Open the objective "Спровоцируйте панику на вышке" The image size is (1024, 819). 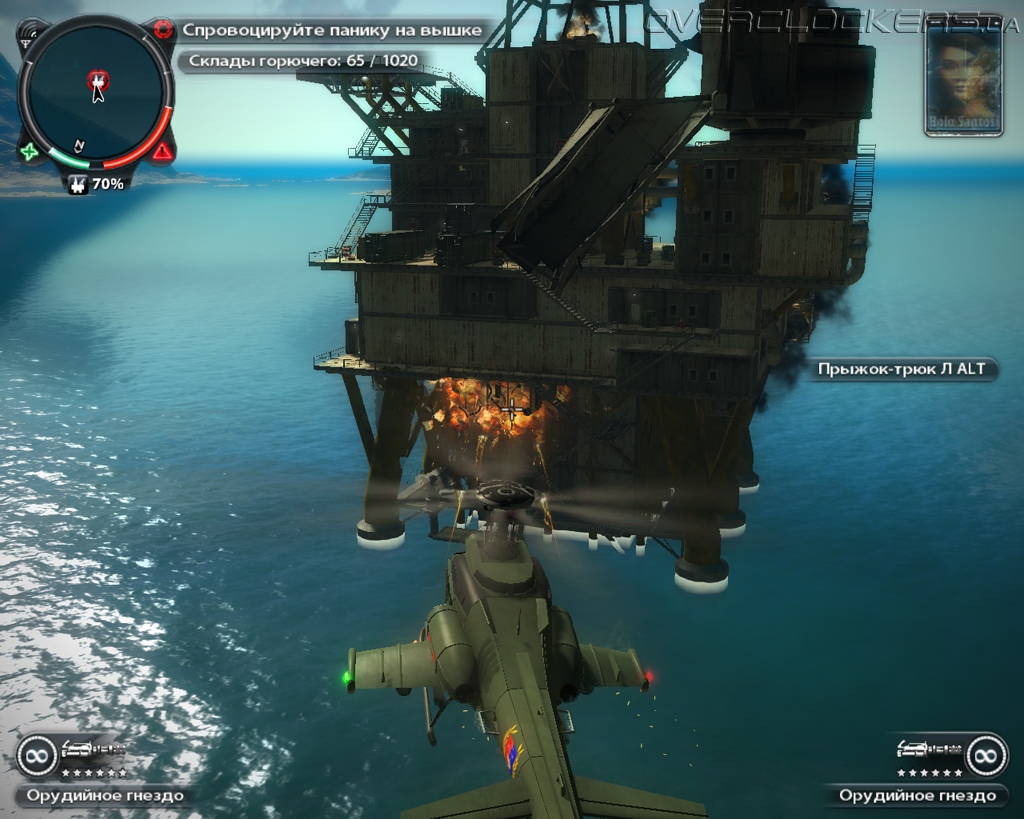point(332,30)
